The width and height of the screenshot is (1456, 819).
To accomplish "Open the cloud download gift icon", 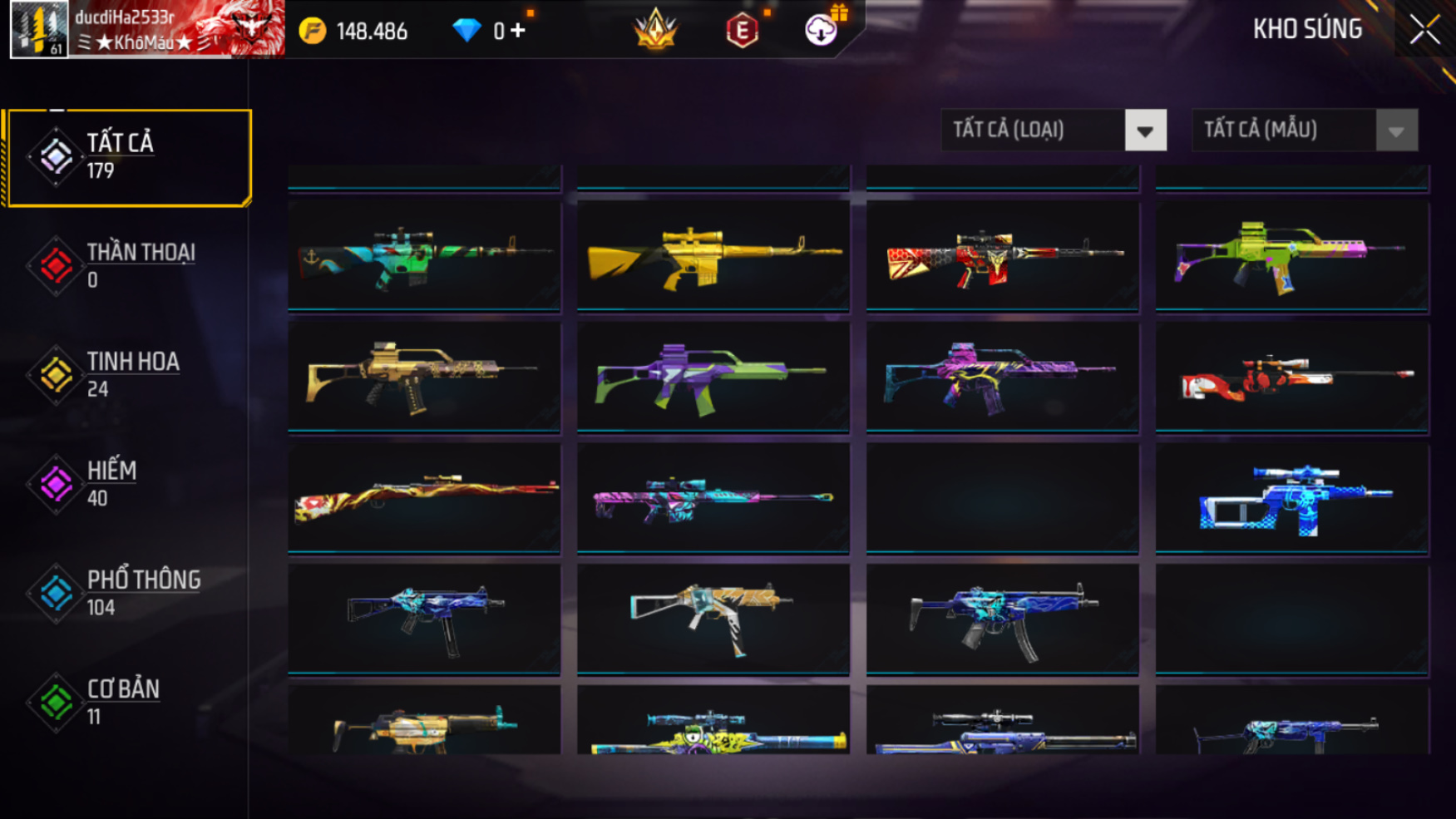I will tap(822, 30).
